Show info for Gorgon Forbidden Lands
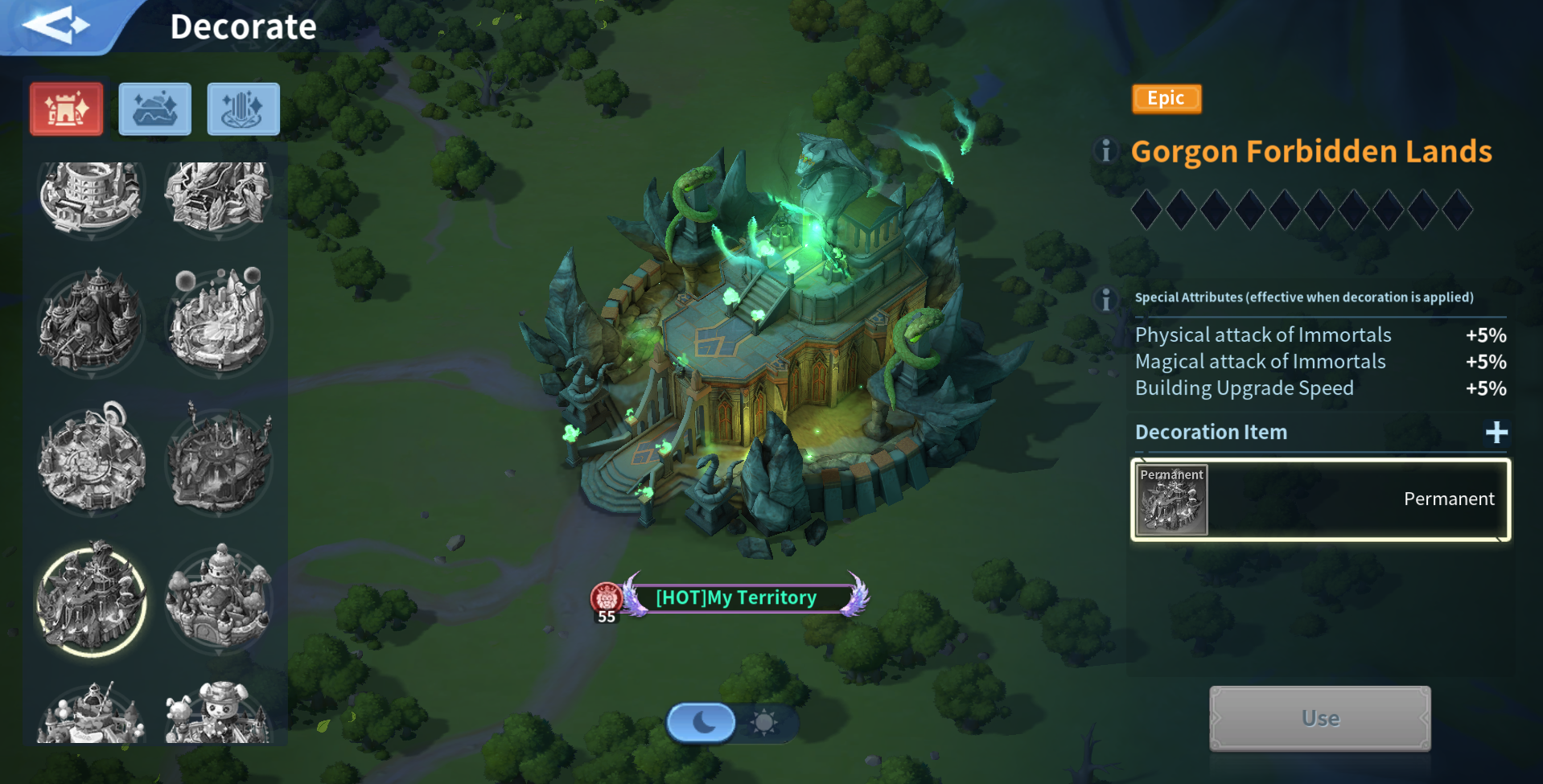The image size is (1543, 784). 1106,151
